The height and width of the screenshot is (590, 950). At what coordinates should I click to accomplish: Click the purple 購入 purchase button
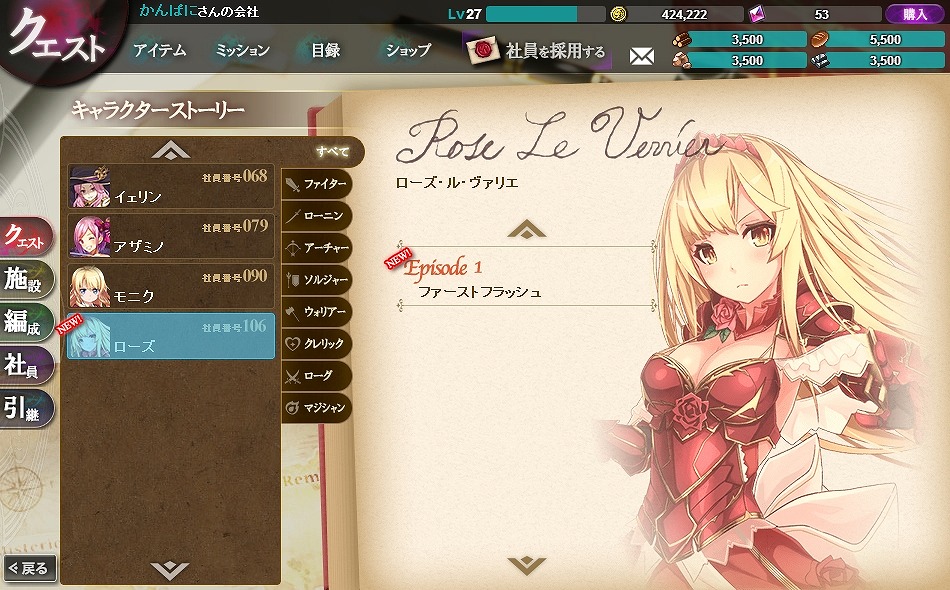914,14
